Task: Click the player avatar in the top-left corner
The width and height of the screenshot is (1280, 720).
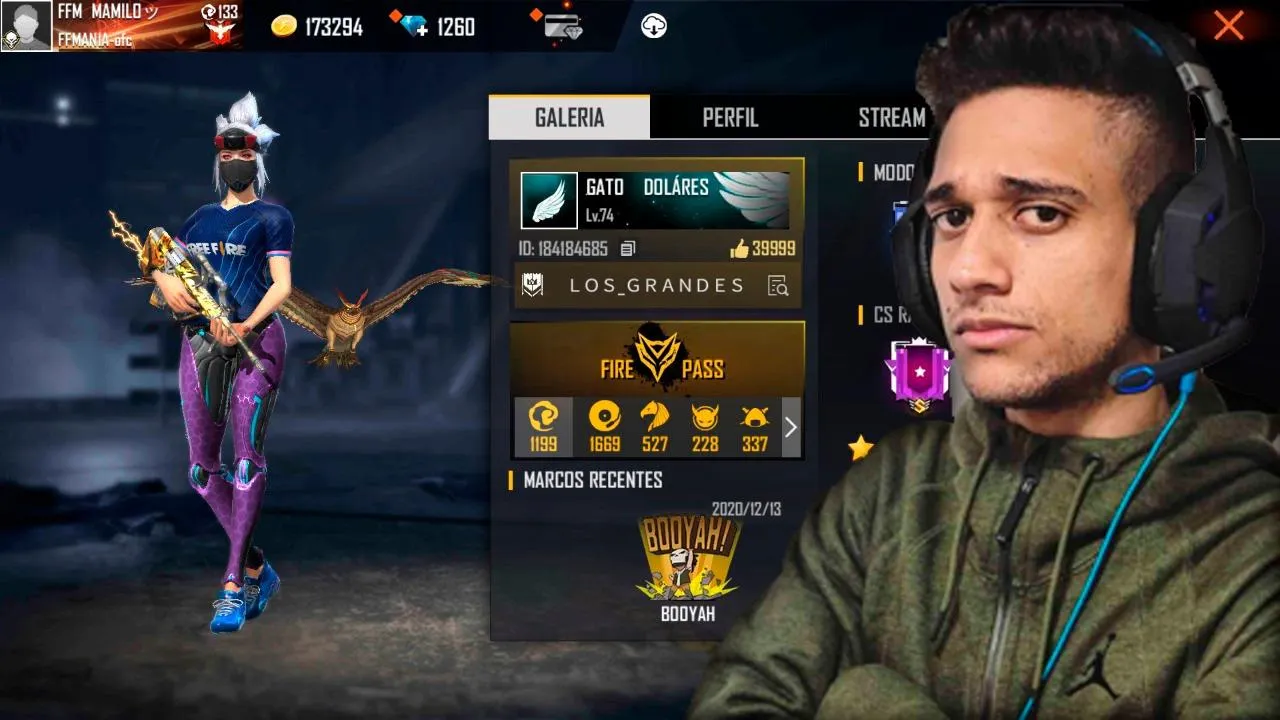Action: tap(27, 24)
